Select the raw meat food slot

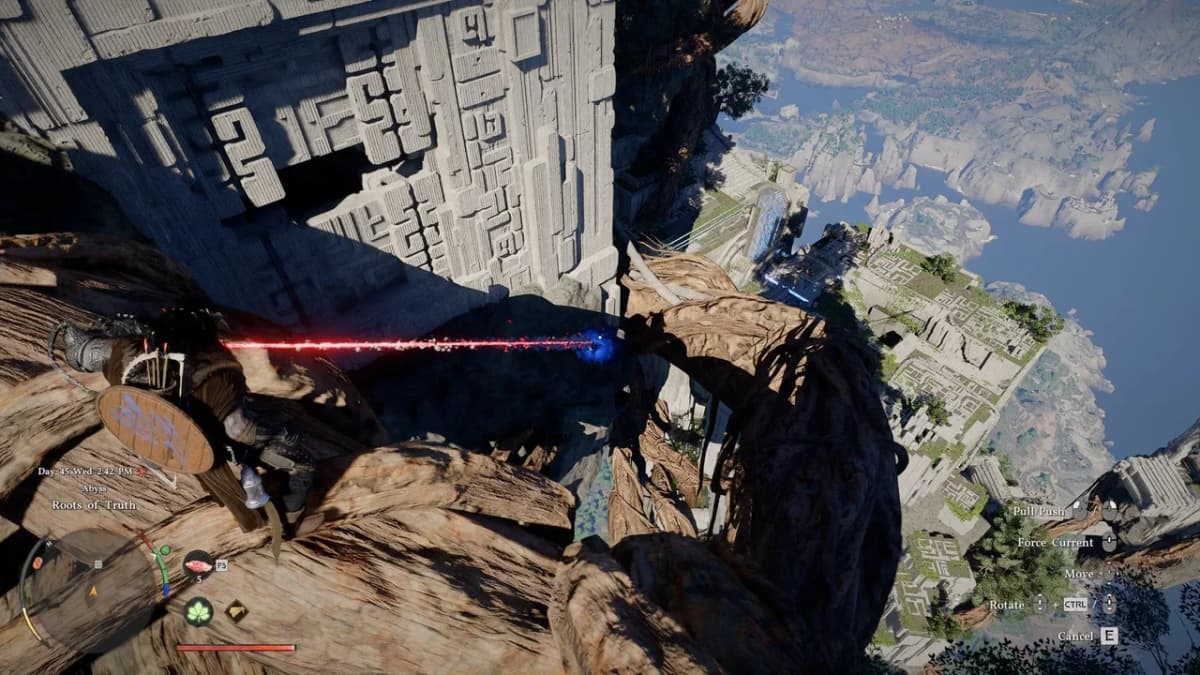coord(197,564)
